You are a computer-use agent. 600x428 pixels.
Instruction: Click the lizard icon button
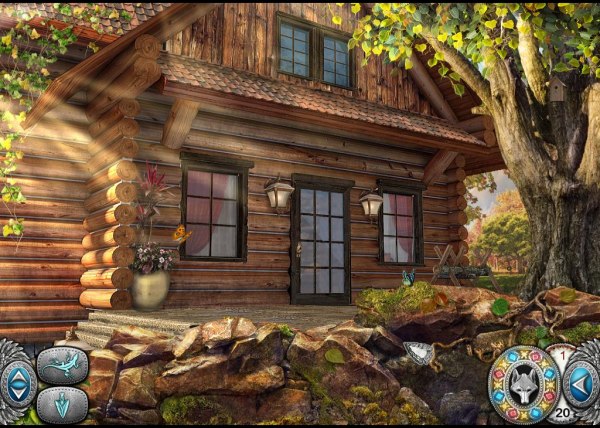point(62,365)
